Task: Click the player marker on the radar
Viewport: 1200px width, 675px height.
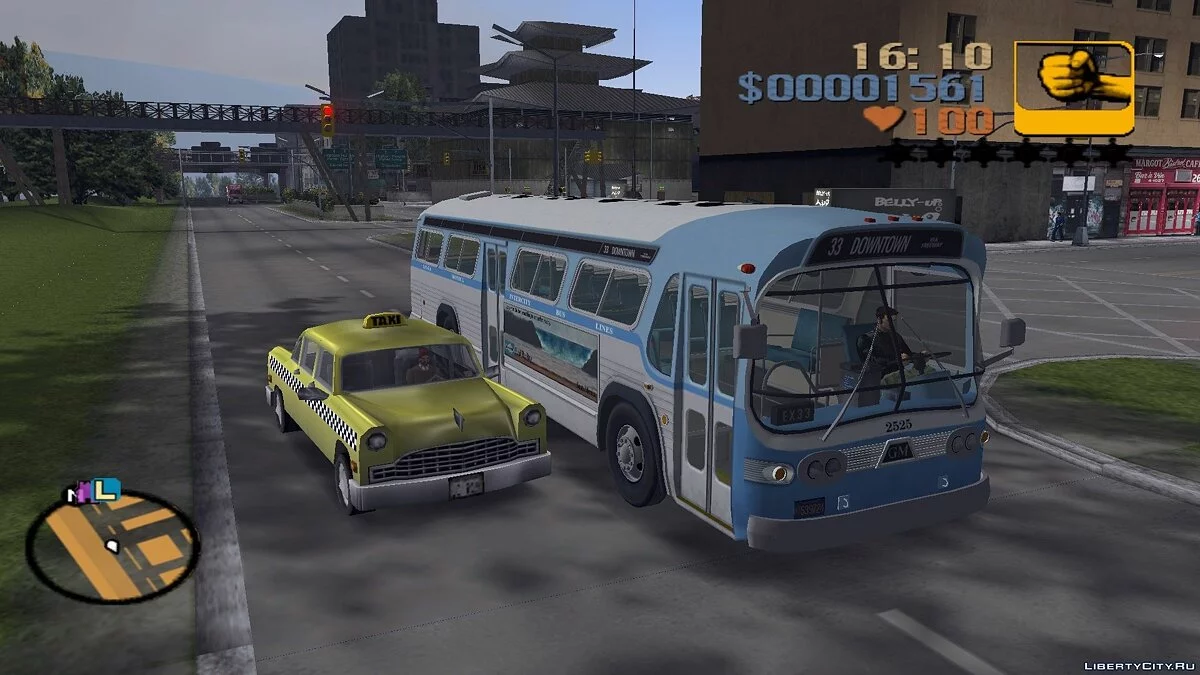Action: pyautogui.click(x=113, y=546)
